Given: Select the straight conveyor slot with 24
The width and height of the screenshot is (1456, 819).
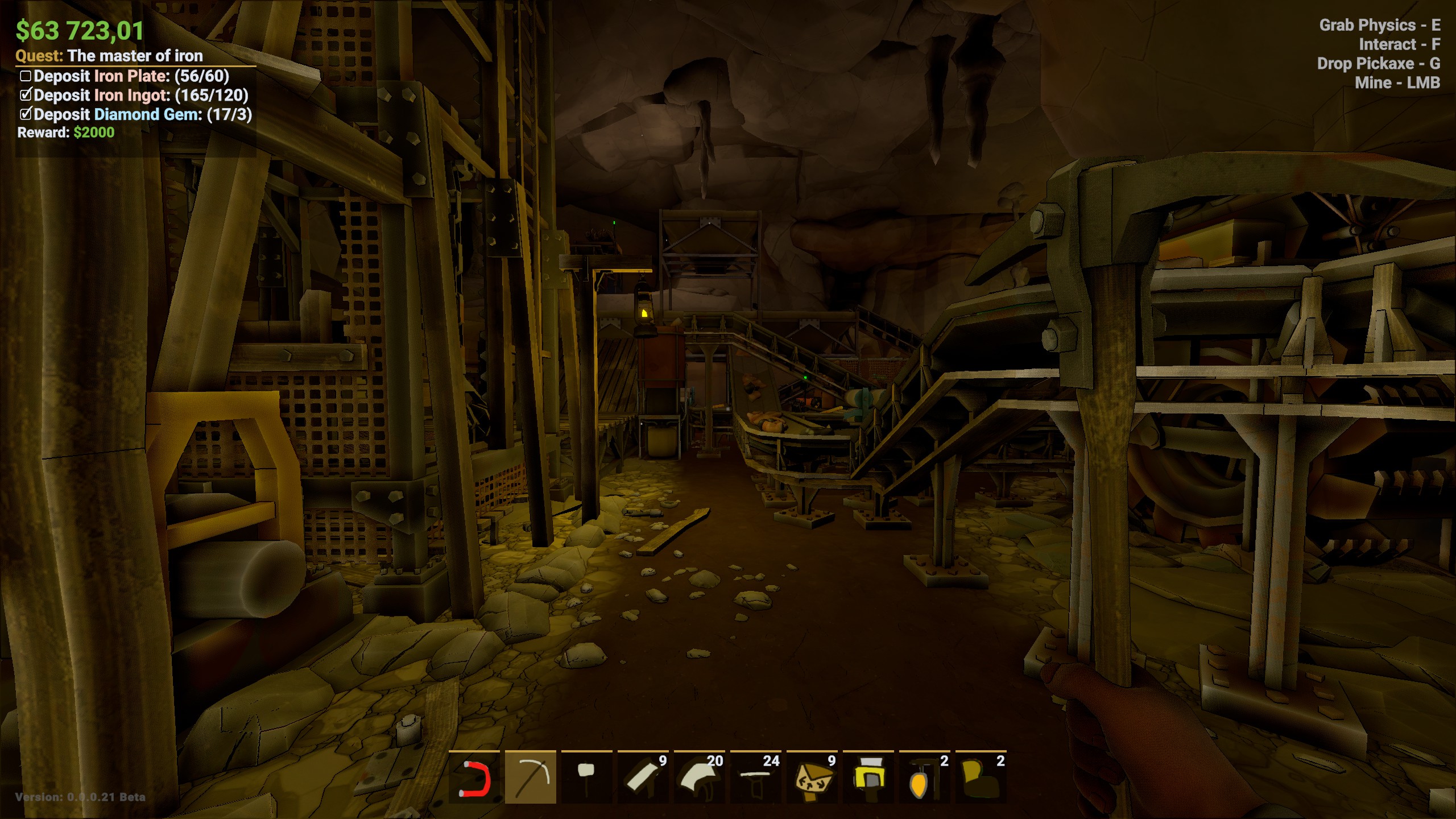Looking at the screenshot, I should (755, 777).
